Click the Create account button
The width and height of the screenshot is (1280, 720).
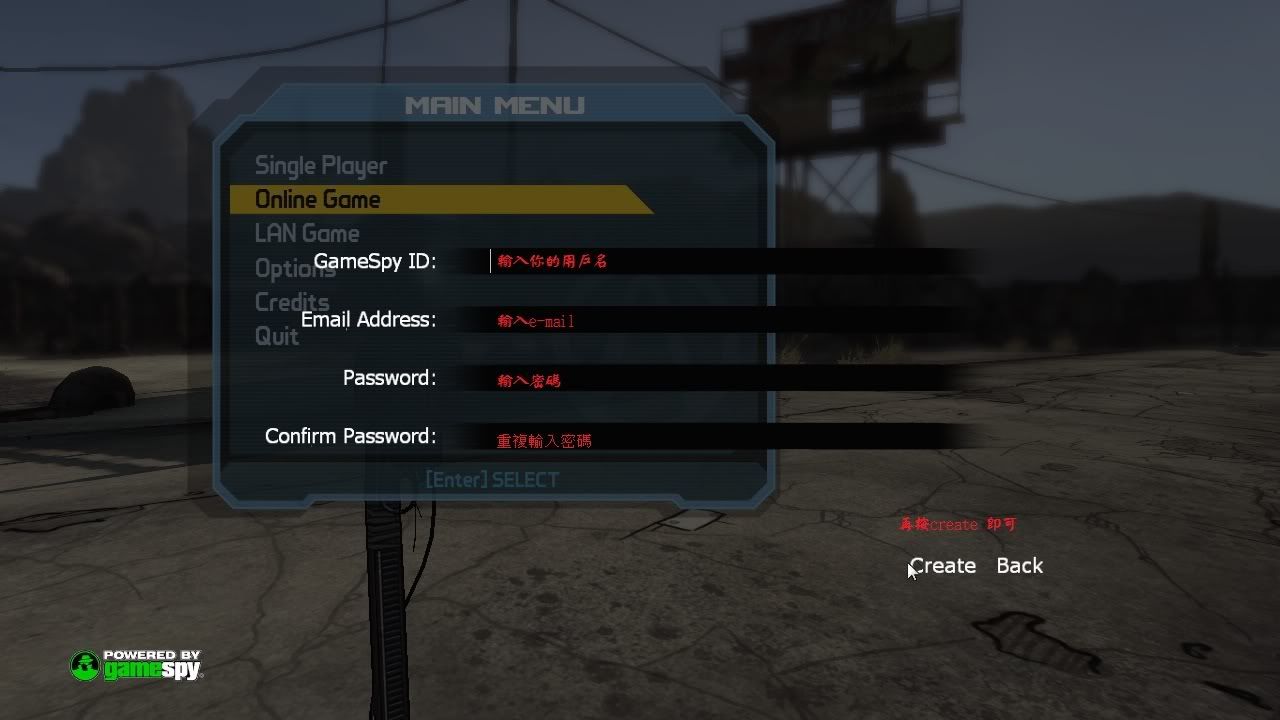point(942,566)
